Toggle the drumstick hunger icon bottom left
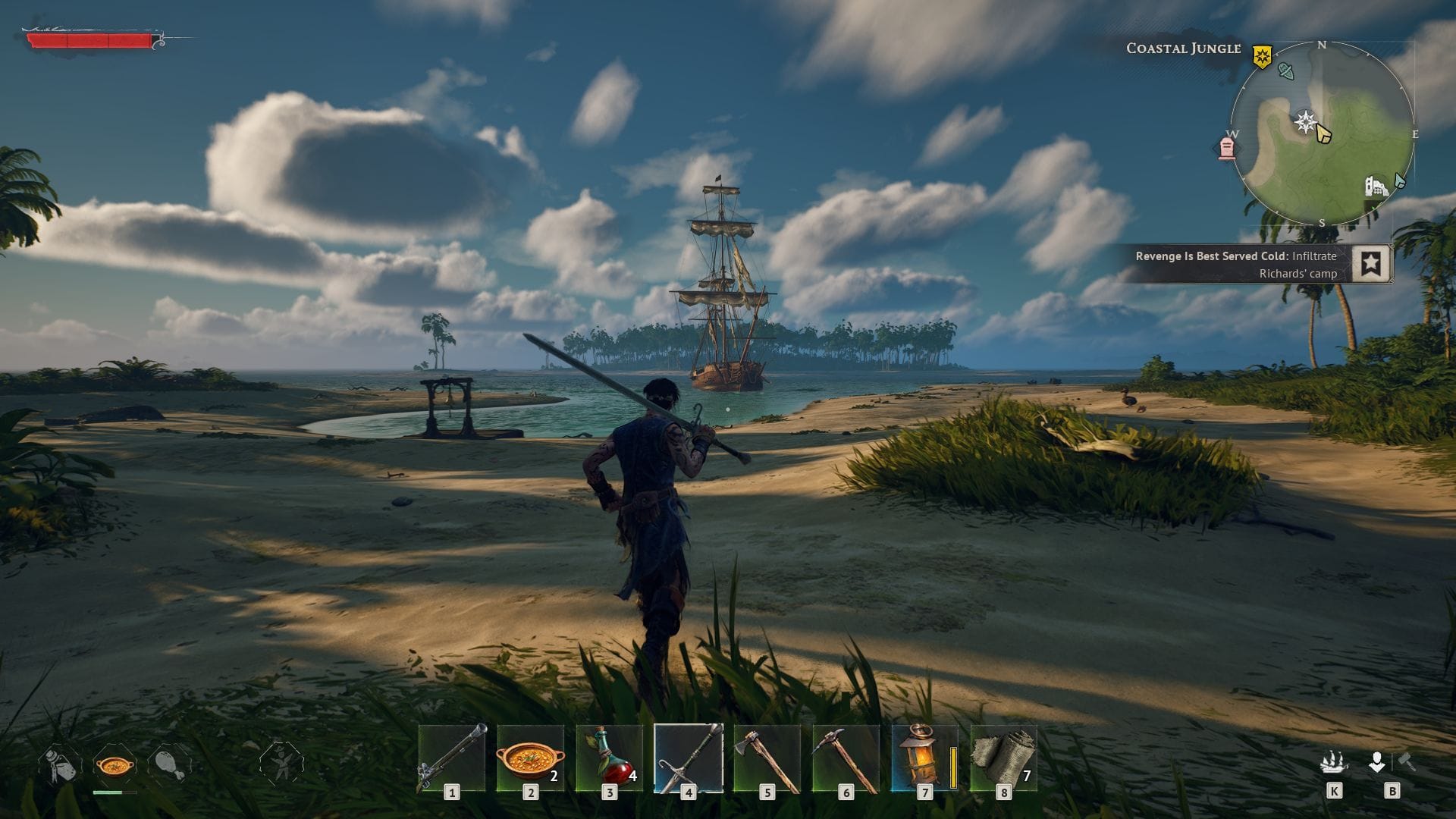The image size is (1456, 819). click(168, 766)
